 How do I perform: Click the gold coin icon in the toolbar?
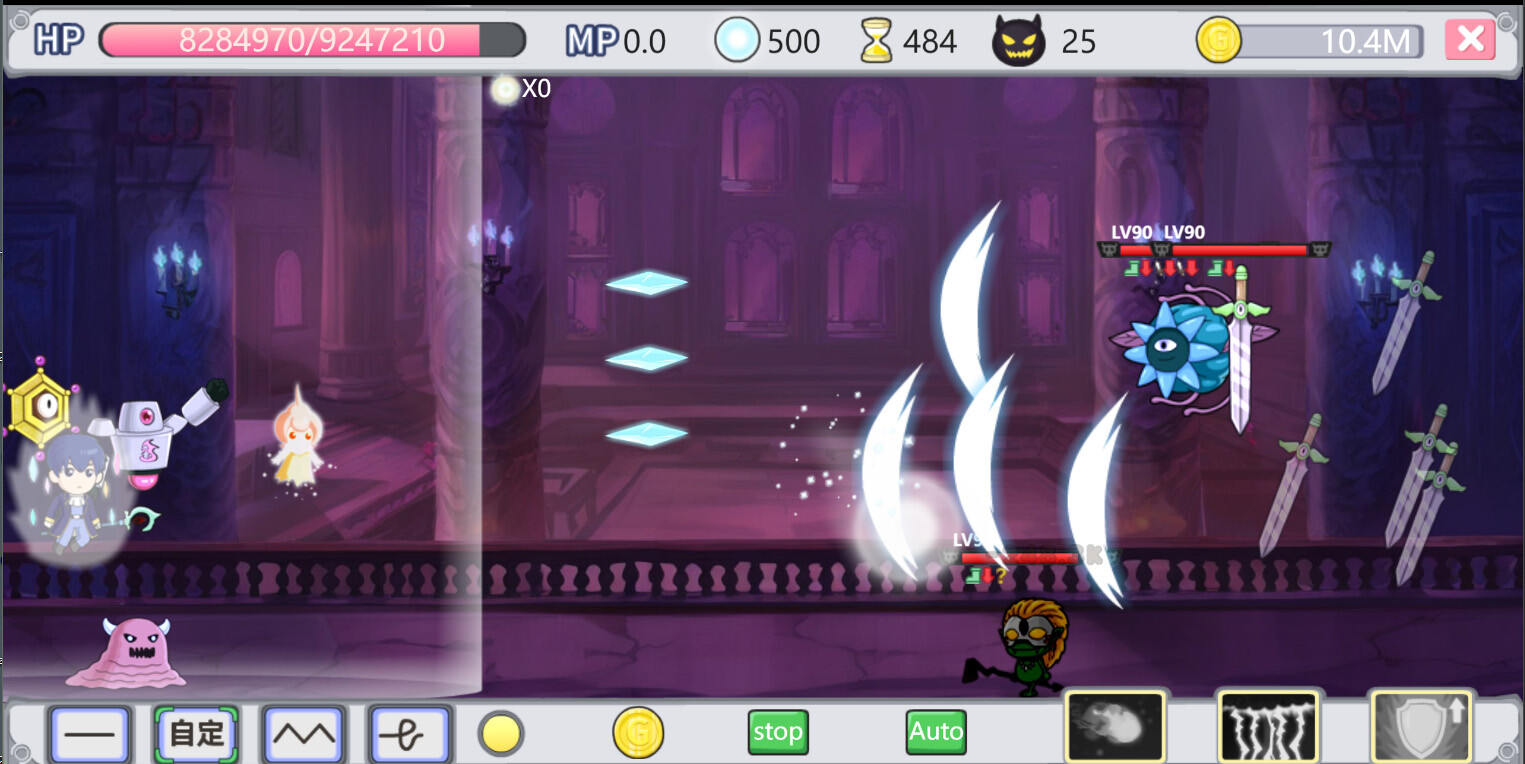pos(639,732)
